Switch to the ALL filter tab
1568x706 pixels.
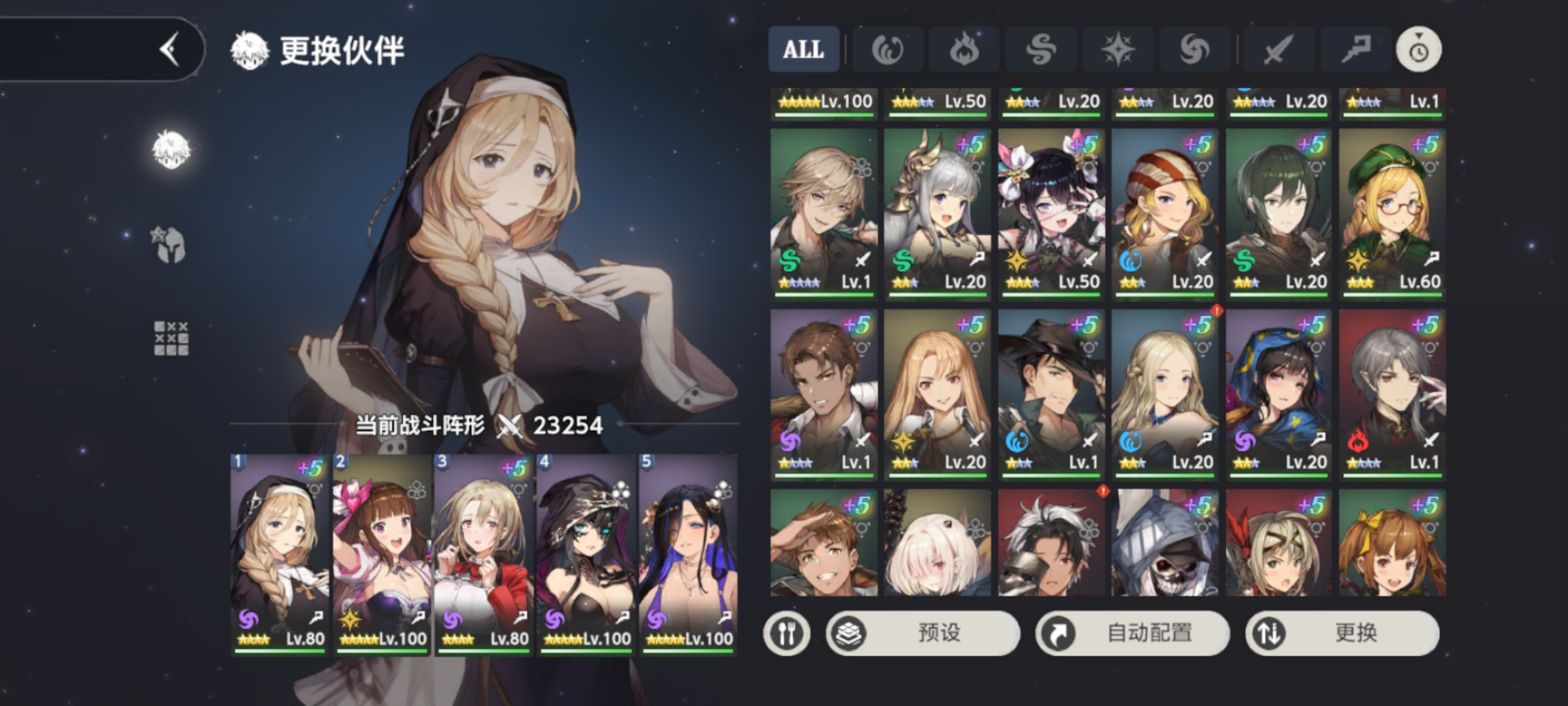pos(804,50)
